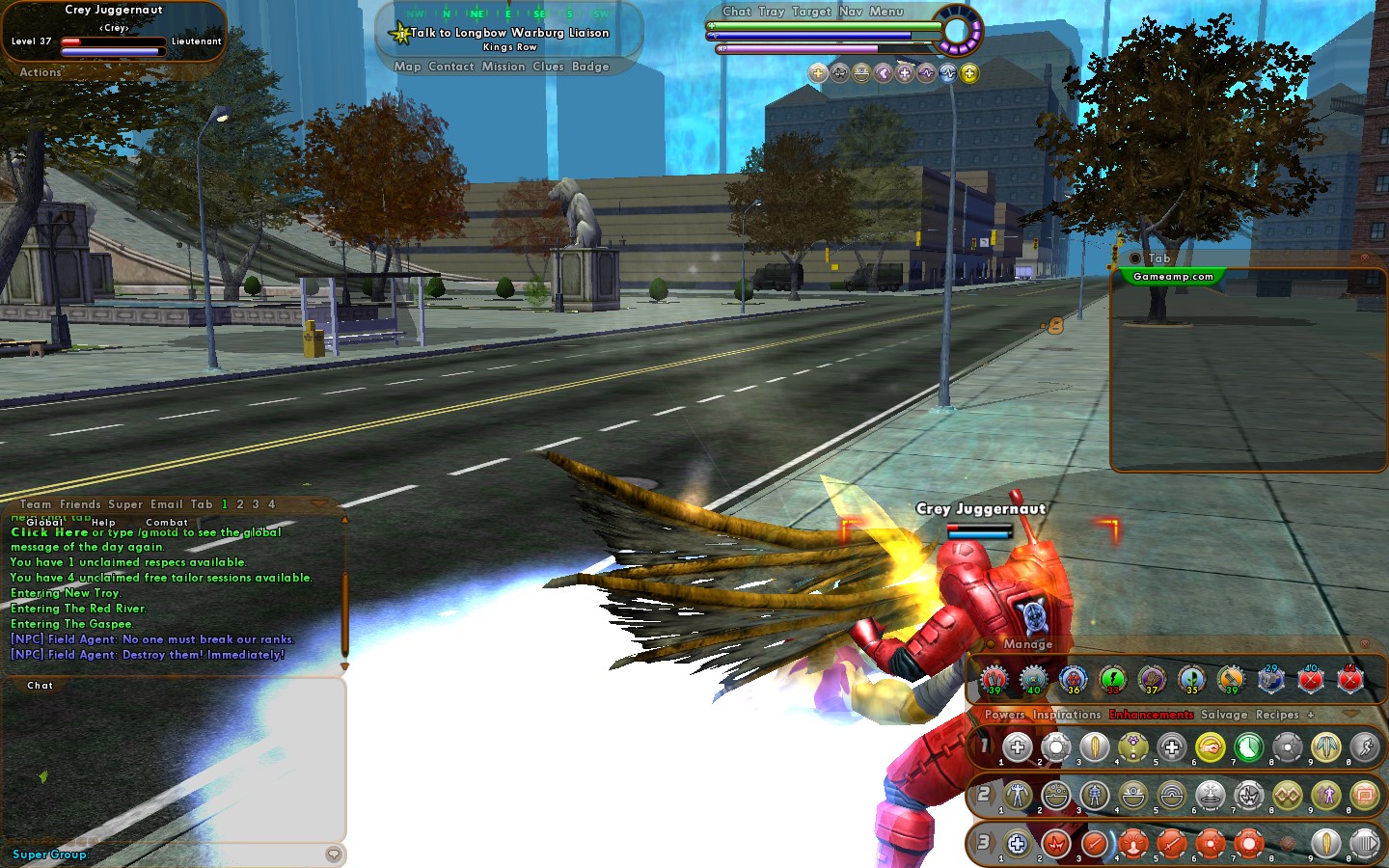1389x868 pixels.
Task: Open the Recipes window
Action: pos(1277,715)
